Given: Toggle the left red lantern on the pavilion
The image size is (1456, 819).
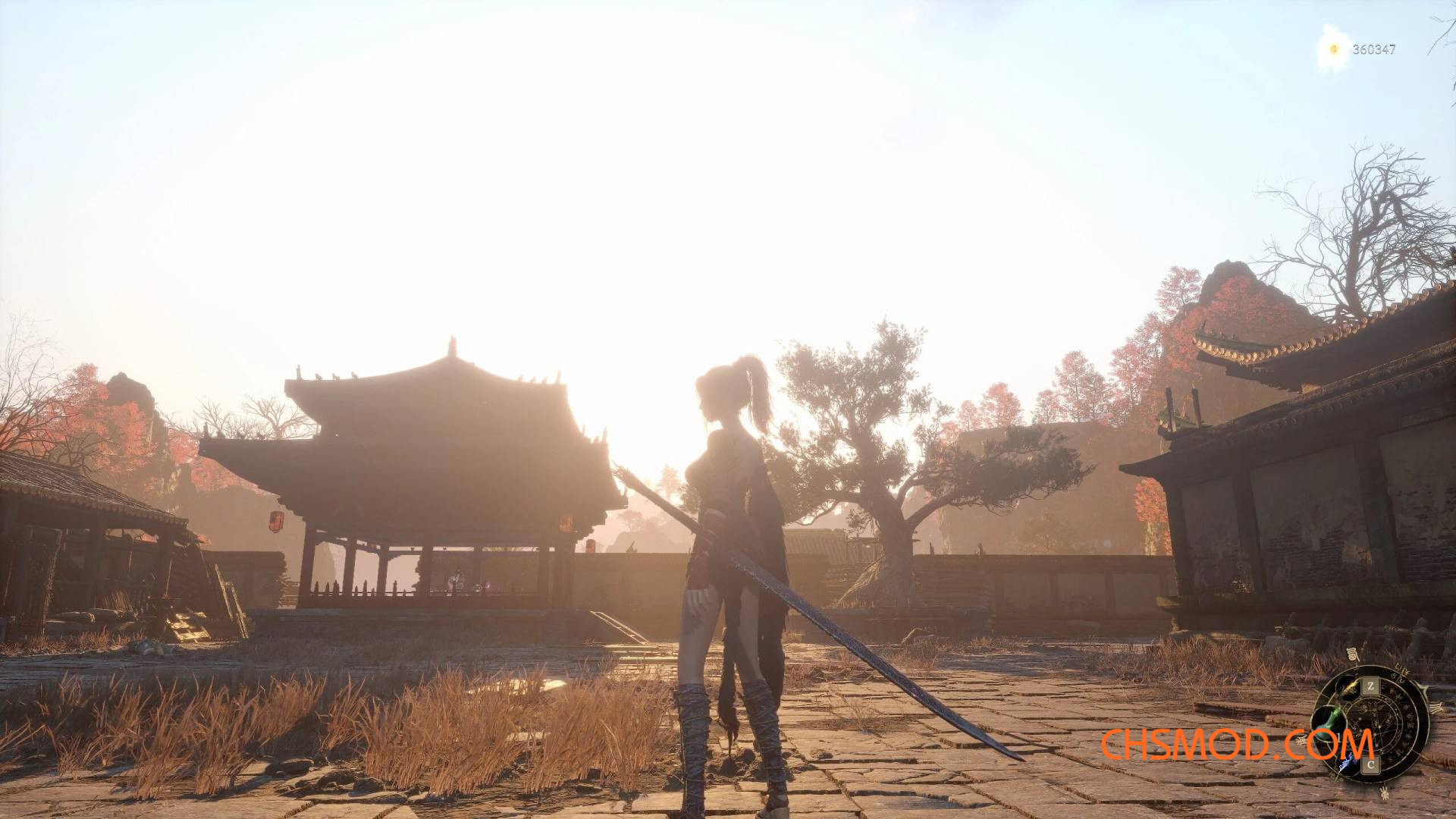Looking at the screenshot, I should pos(276,522).
